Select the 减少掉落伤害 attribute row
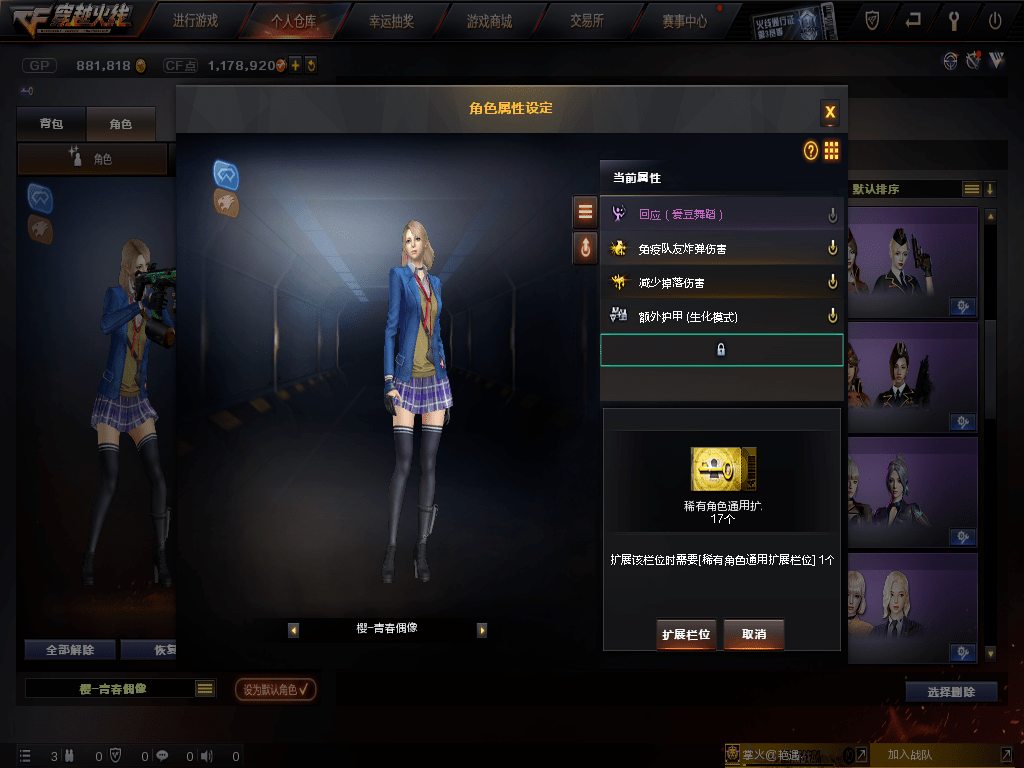Screen dimensions: 1024x768 pyautogui.click(x=721, y=282)
